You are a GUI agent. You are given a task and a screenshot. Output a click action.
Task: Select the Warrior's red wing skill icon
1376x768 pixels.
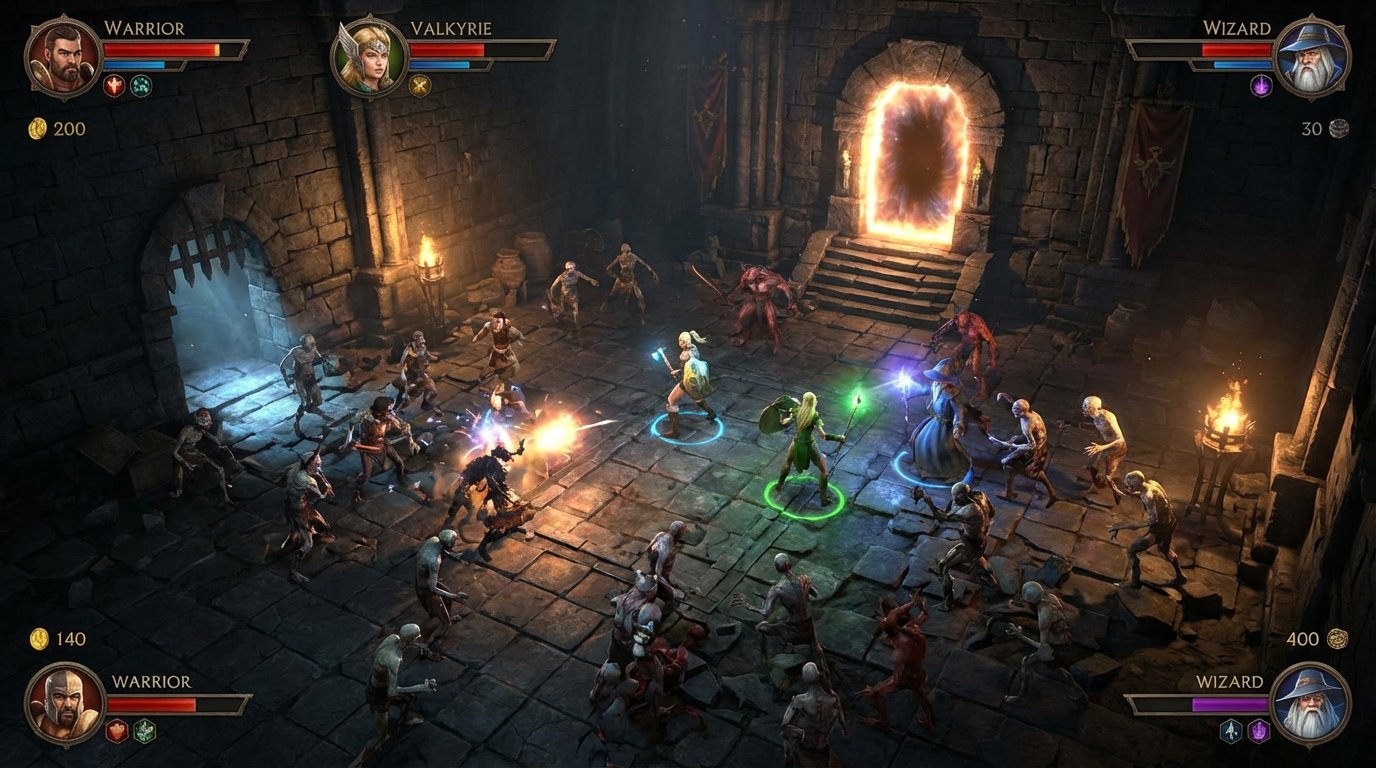114,85
